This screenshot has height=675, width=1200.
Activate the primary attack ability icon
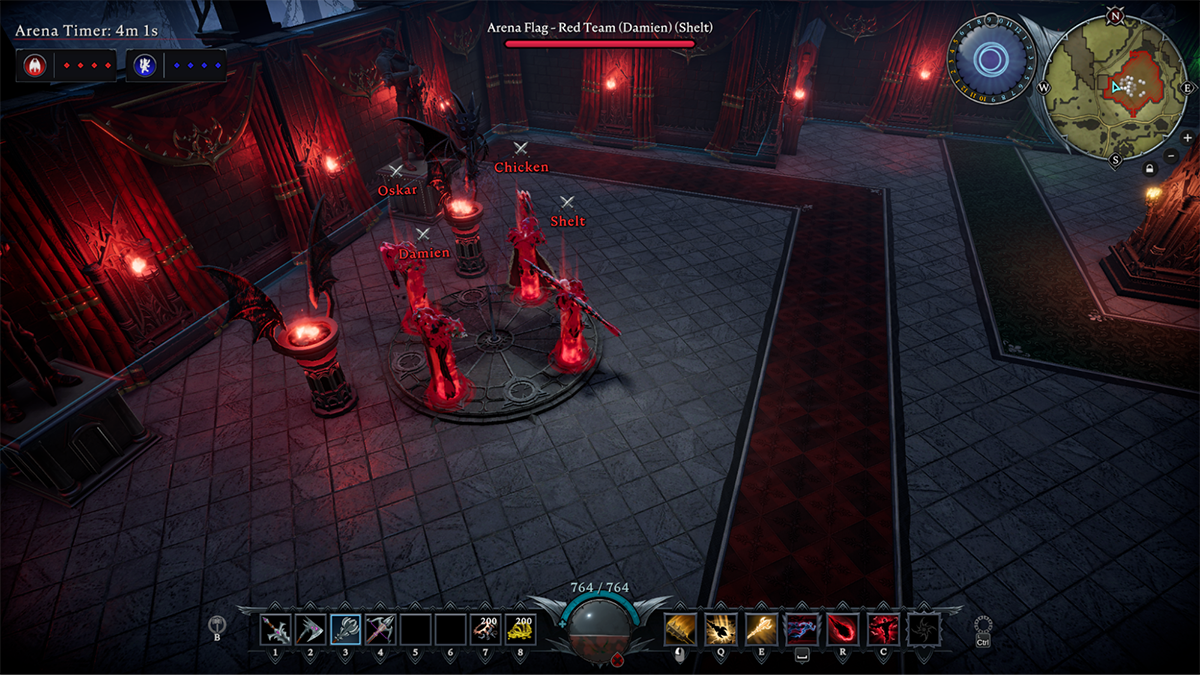click(680, 629)
